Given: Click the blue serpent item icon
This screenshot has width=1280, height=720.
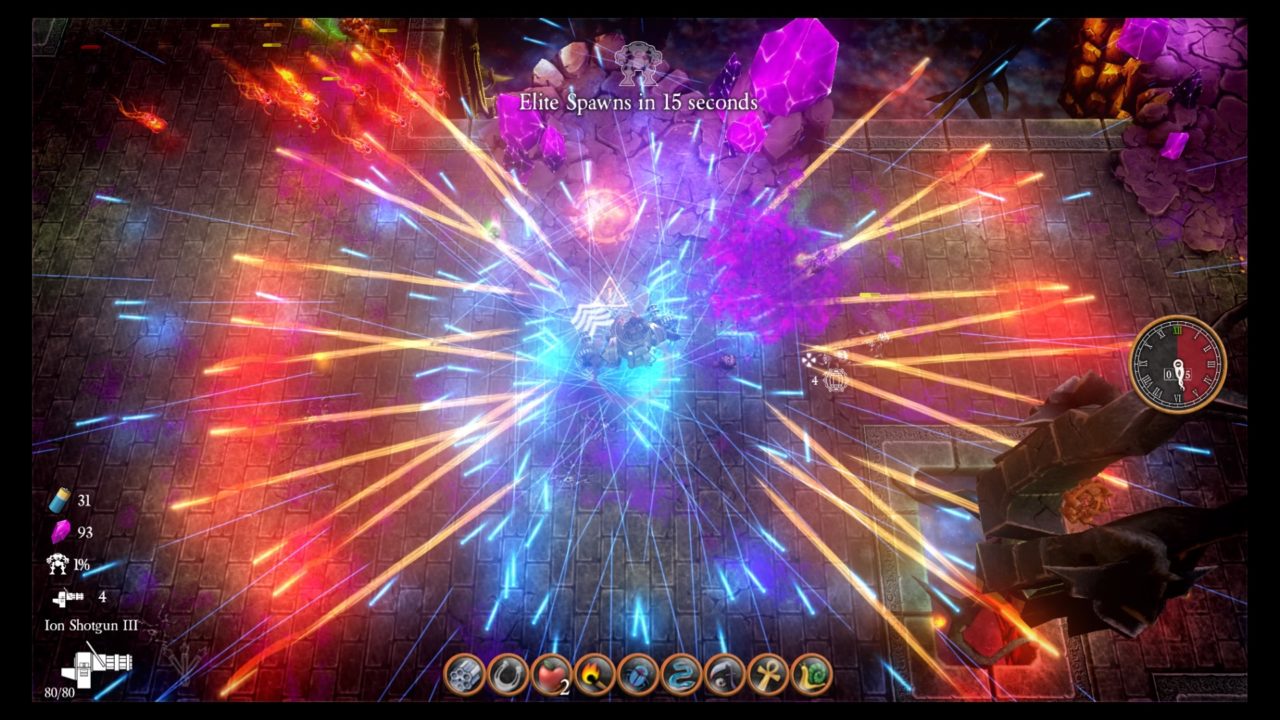Looking at the screenshot, I should (681, 675).
